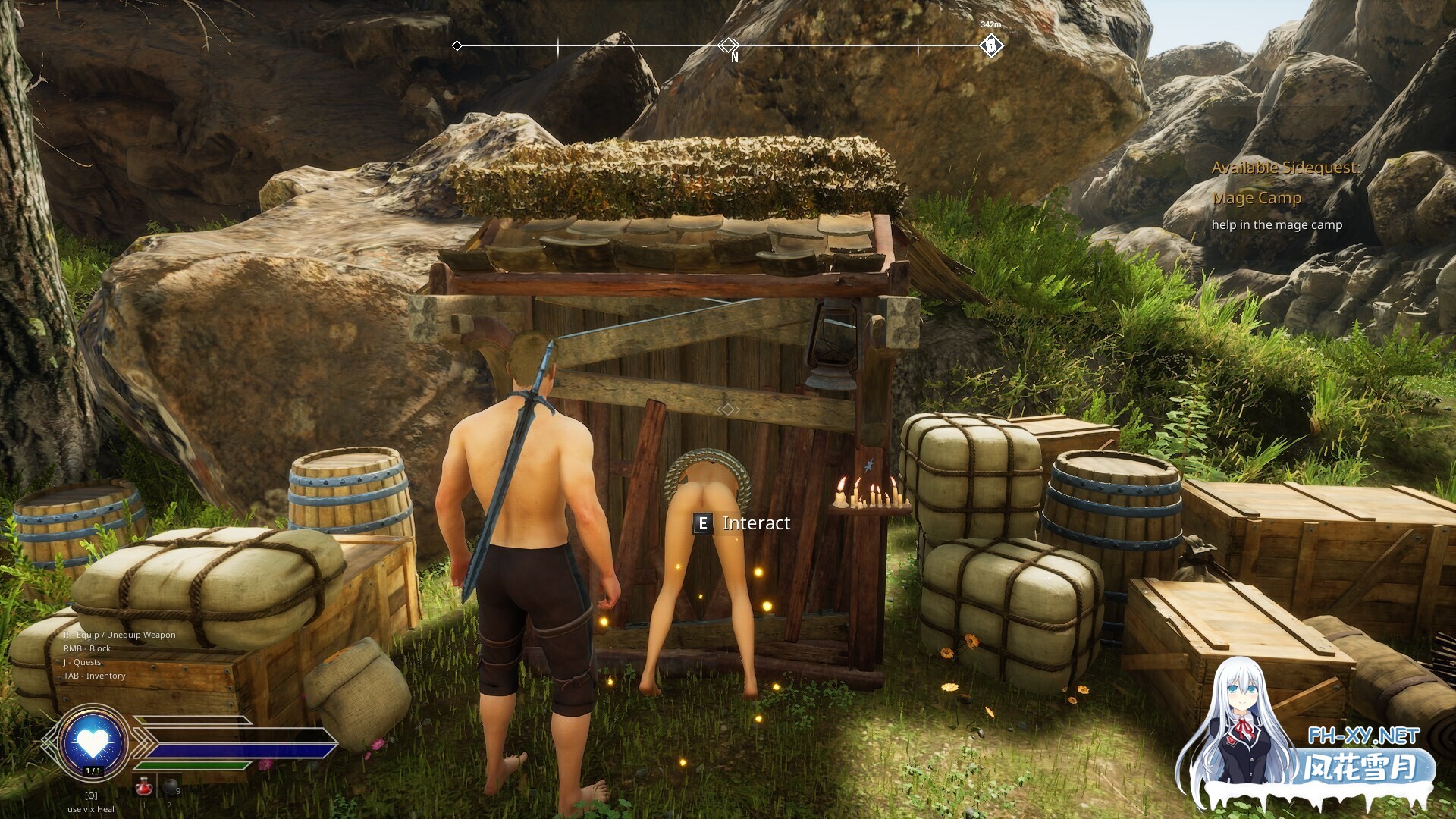The height and width of the screenshot is (819, 1456).
Task: Activate the vix Heal heart ability
Action: pos(93,742)
